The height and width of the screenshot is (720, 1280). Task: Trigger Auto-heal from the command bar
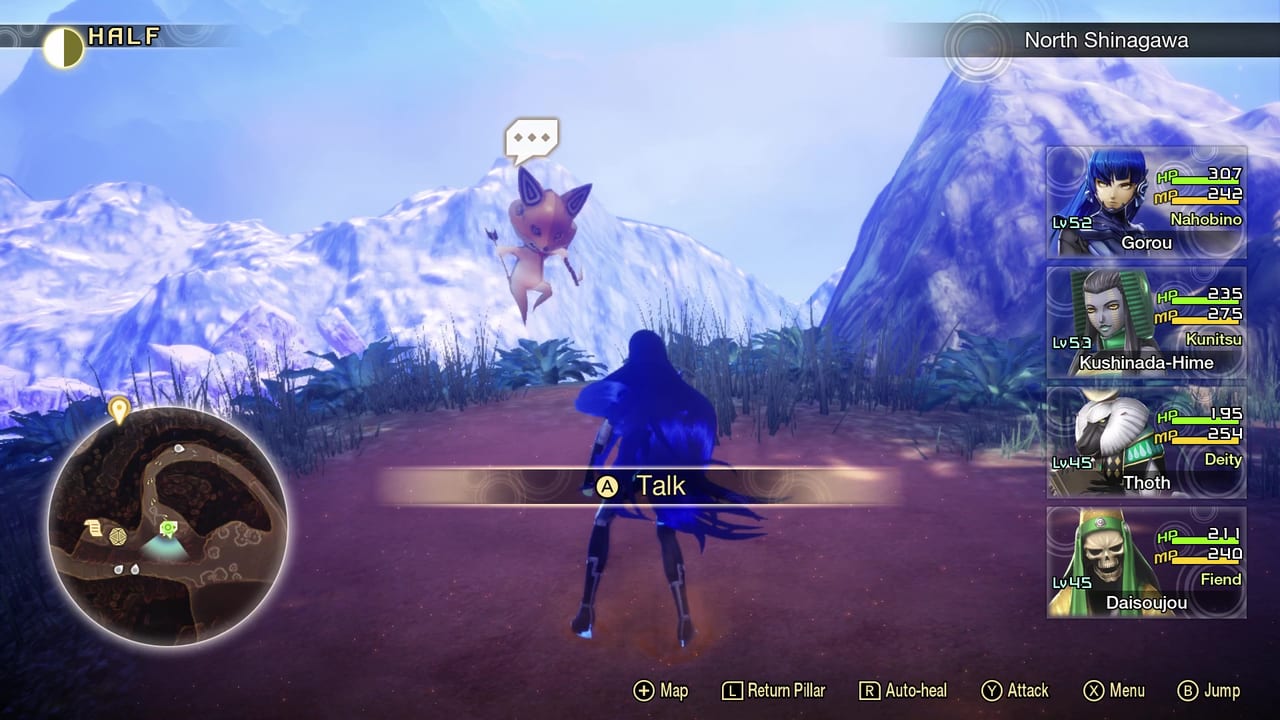tap(903, 691)
